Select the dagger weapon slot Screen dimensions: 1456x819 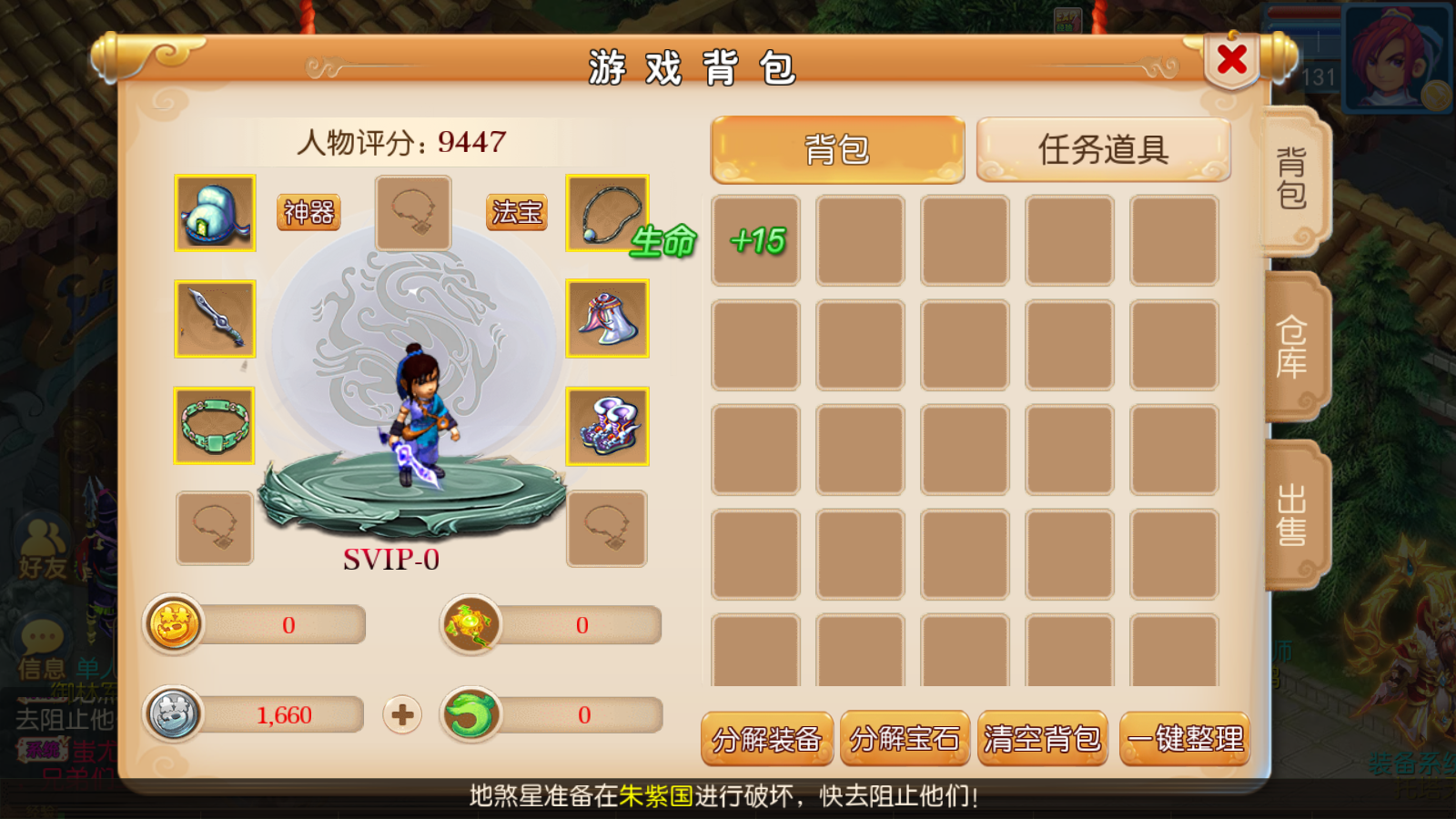(x=215, y=318)
